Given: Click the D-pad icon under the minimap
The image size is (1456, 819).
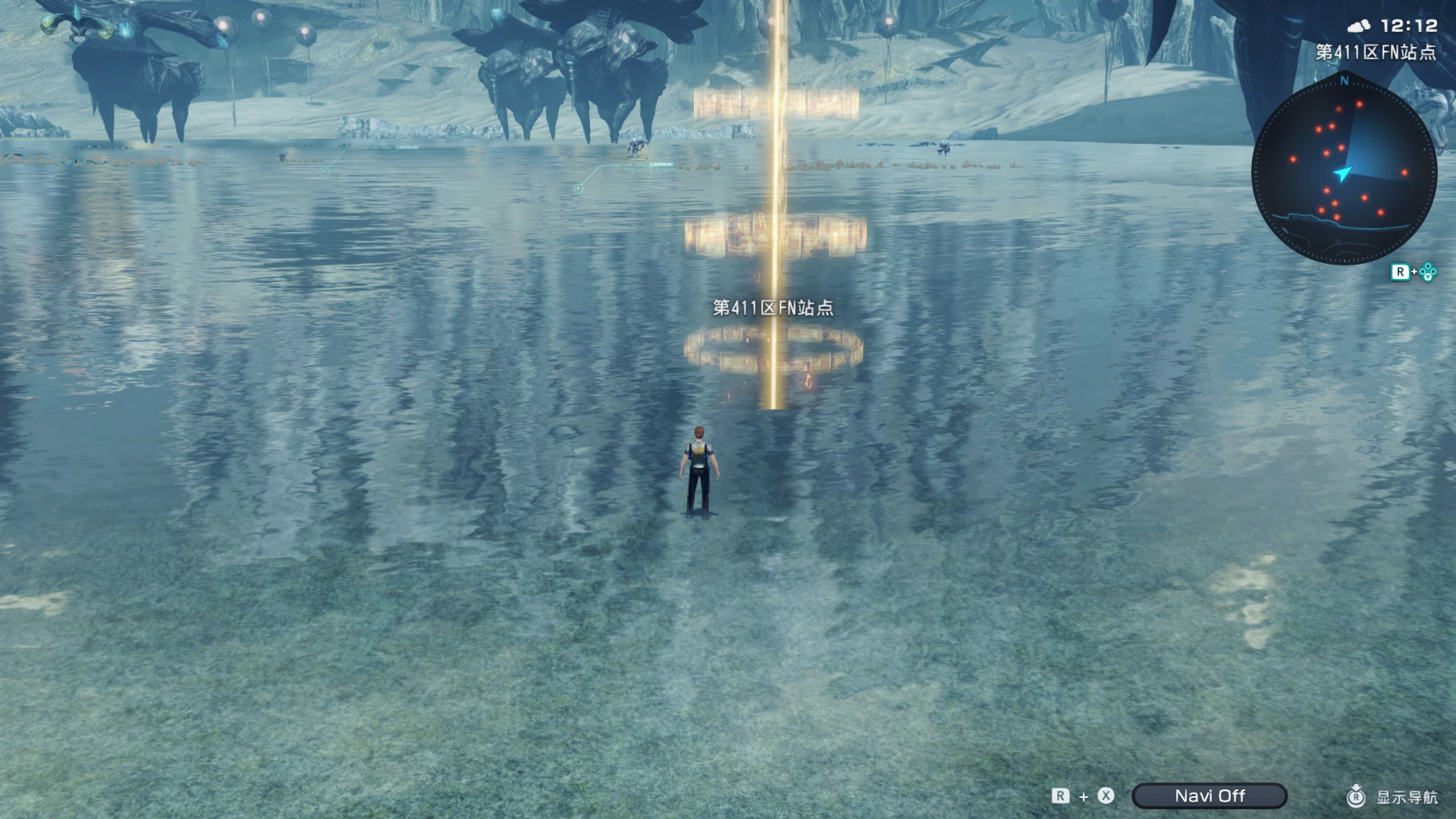Looking at the screenshot, I should click(1428, 270).
